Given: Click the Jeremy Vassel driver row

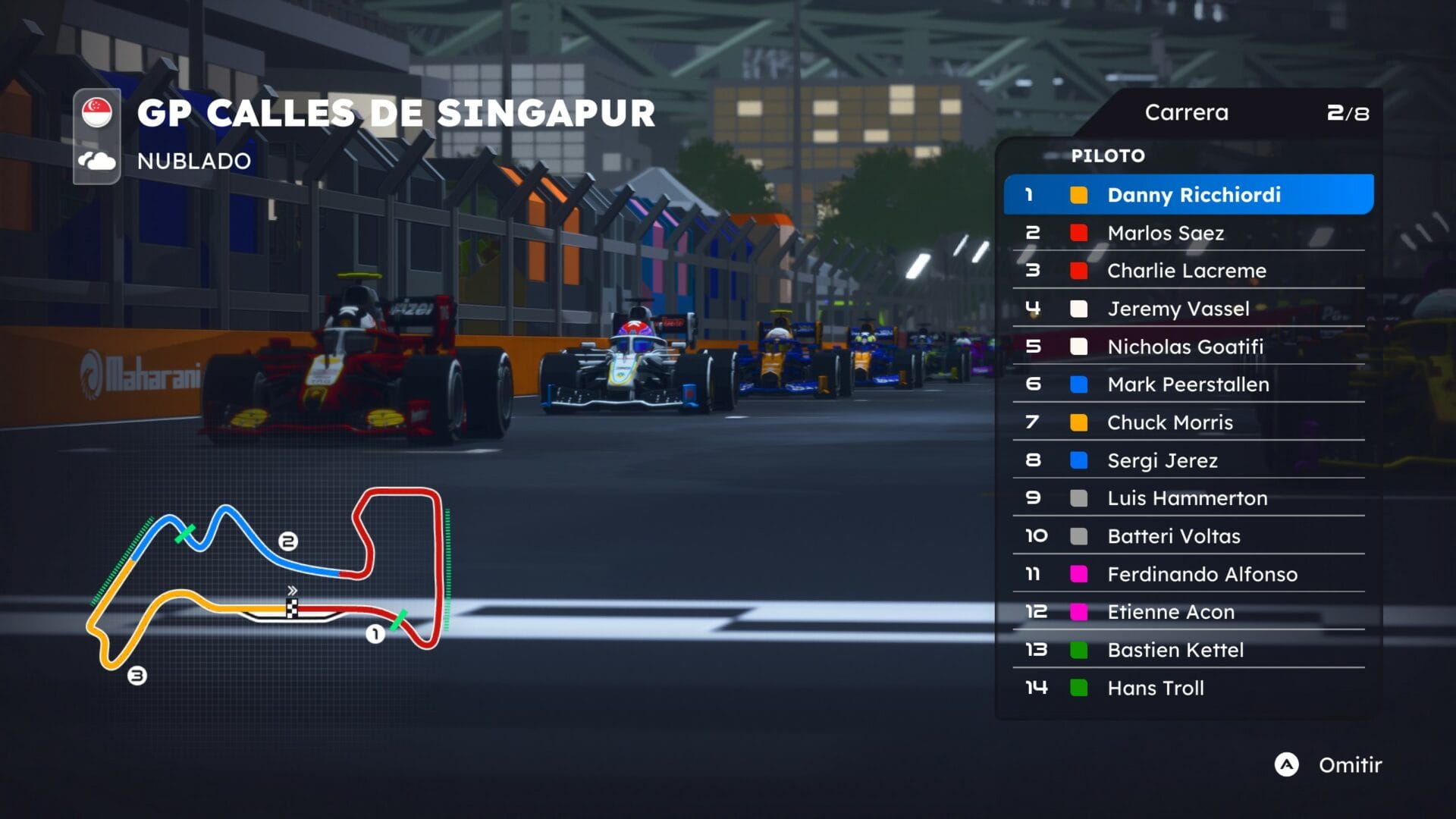Looking at the screenshot, I should pos(1188,309).
